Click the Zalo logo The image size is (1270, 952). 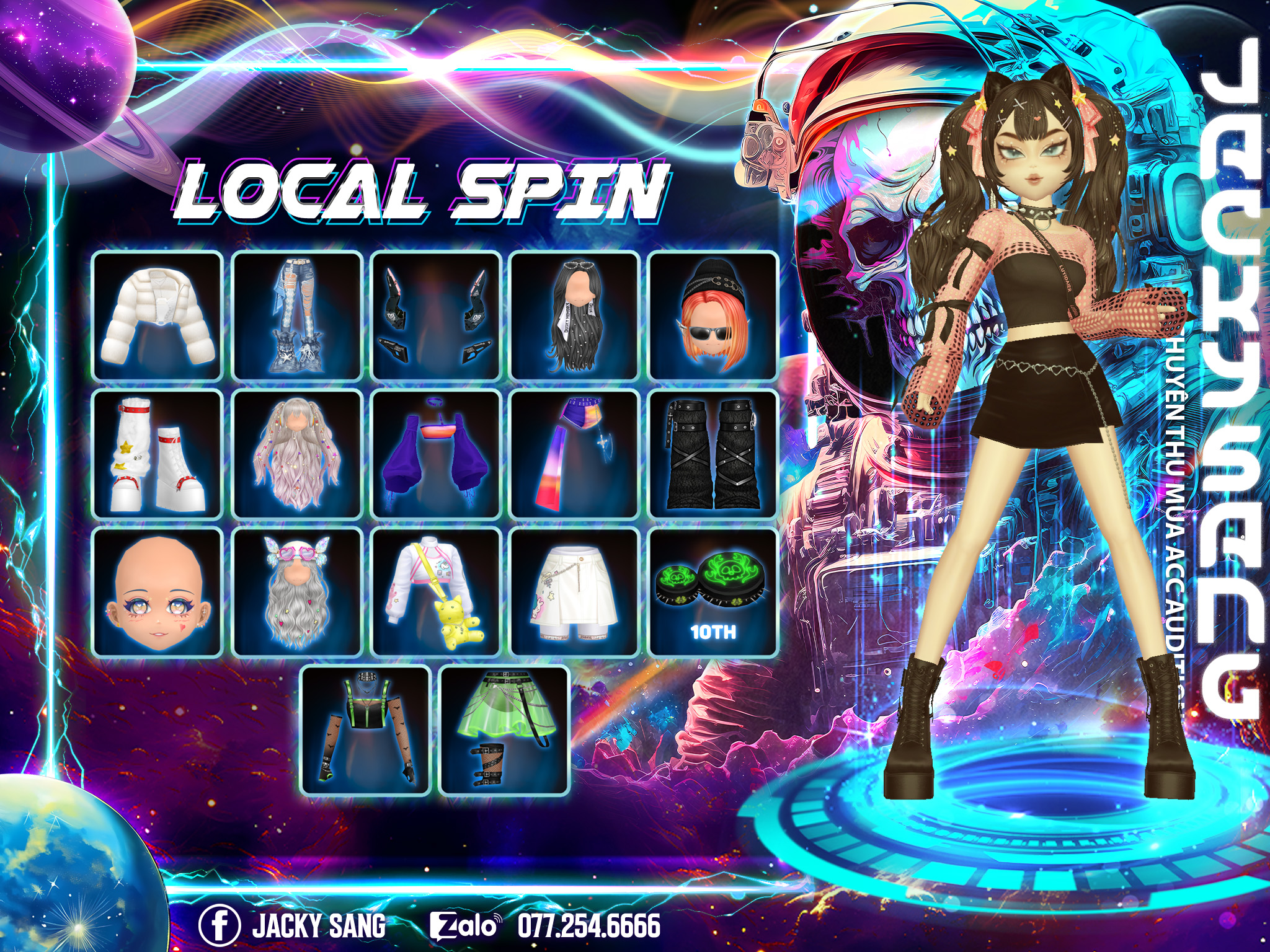coord(464,926)
